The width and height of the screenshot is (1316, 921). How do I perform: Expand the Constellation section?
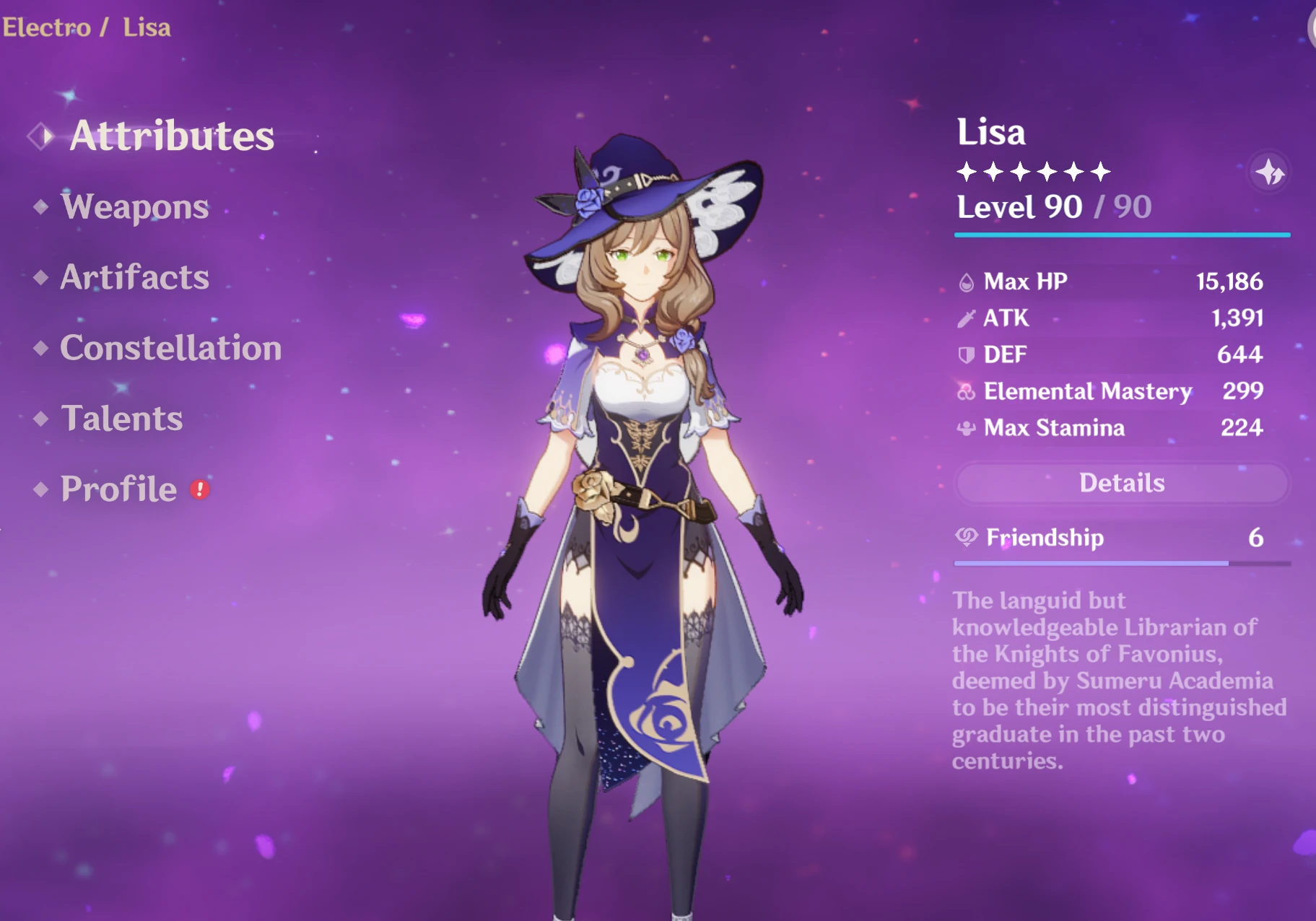click(170, 349)
